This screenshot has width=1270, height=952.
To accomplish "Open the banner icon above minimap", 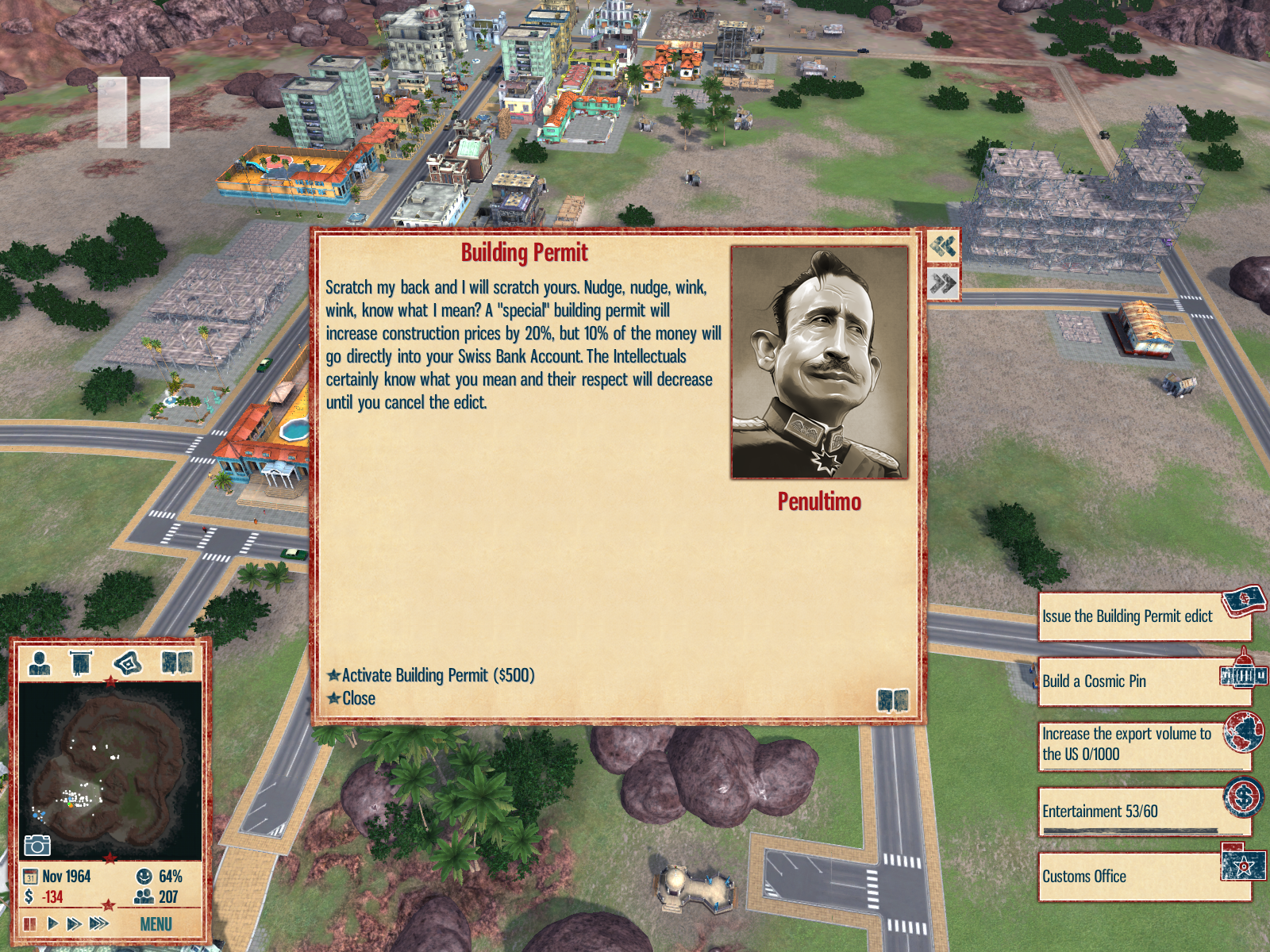I will (81, 662).
